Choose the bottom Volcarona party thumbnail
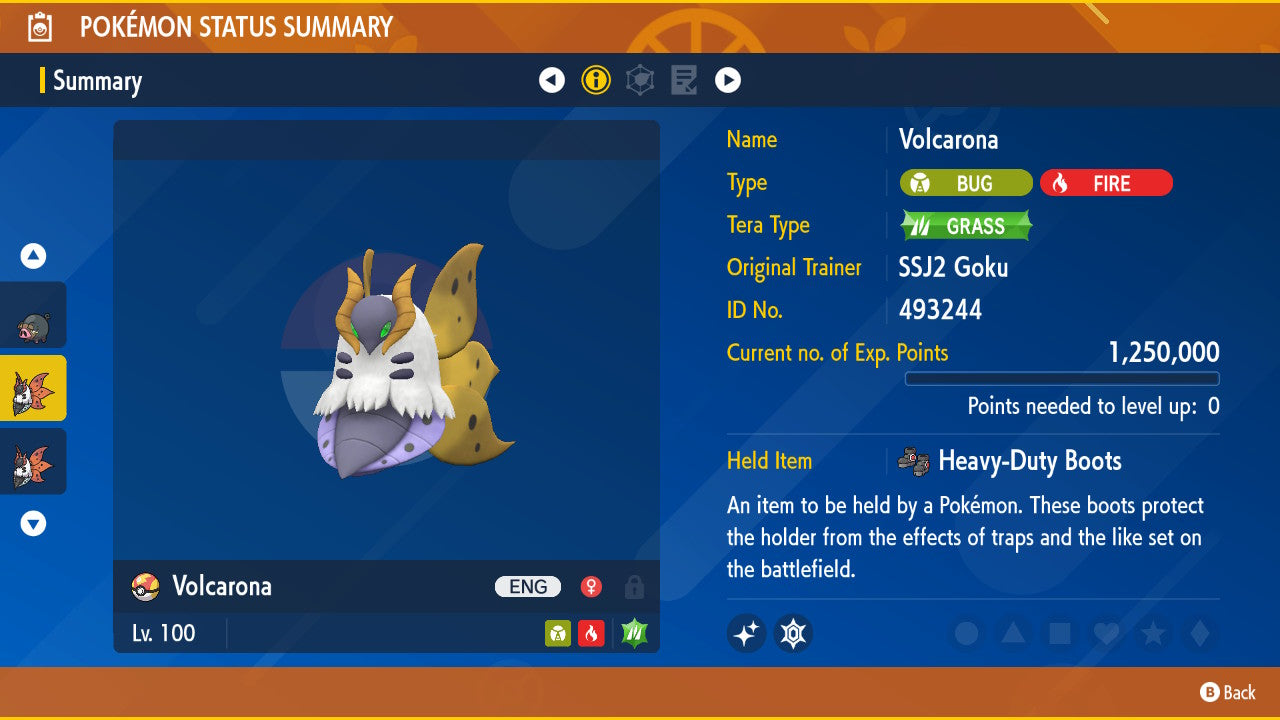 [x=33, y=461]
